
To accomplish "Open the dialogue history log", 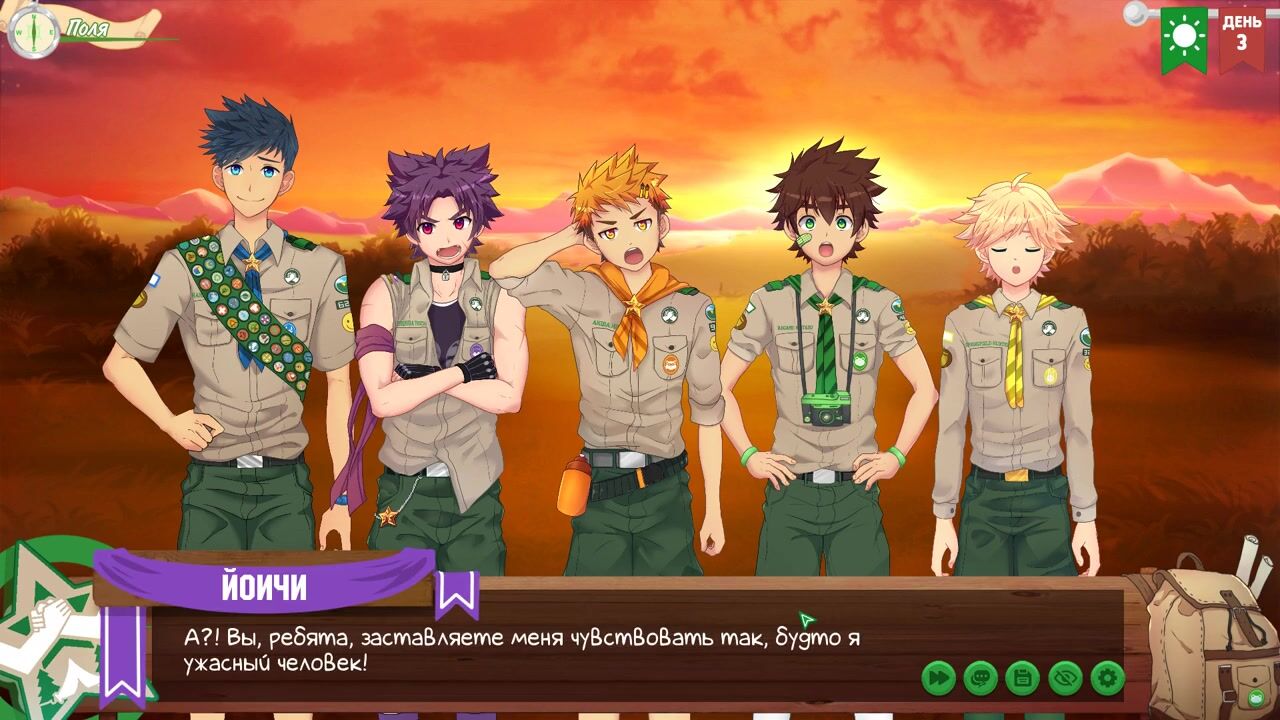I will [x=980, y=678].
